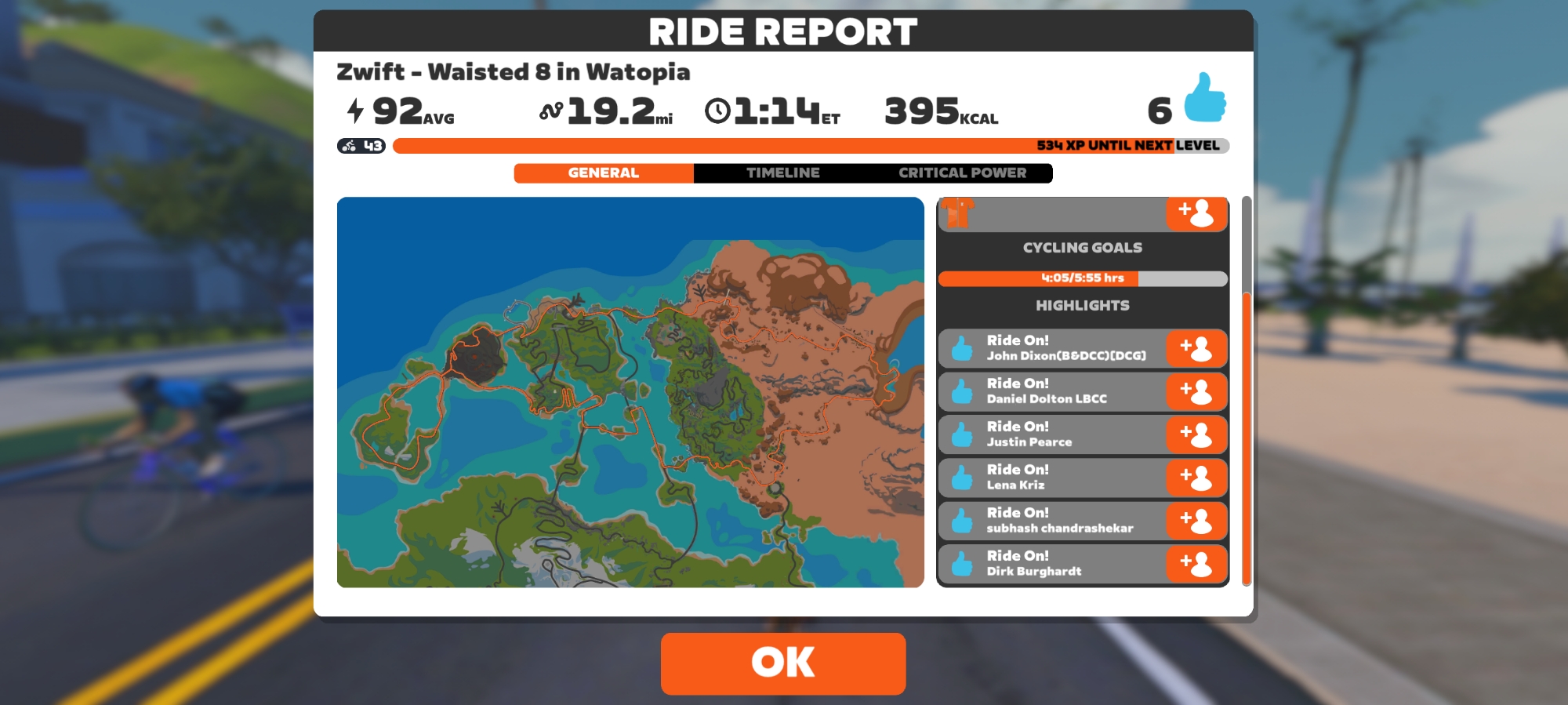Open the Critical Power tab
1568x705 pixels.
click(x=962, y=173)
